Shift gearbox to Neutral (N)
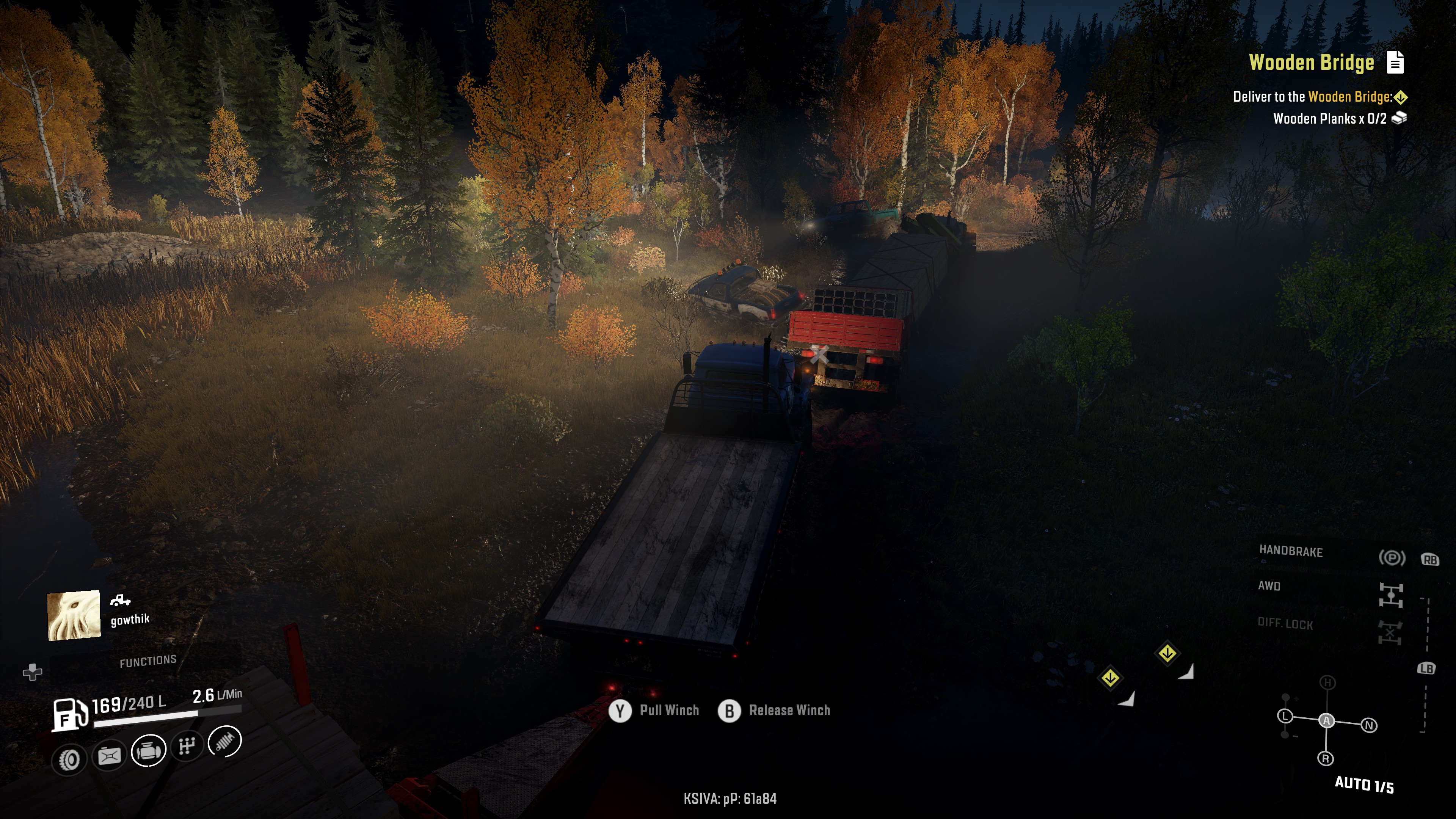The width and height of the screenshot is (1456, 819). (1369, 725)
